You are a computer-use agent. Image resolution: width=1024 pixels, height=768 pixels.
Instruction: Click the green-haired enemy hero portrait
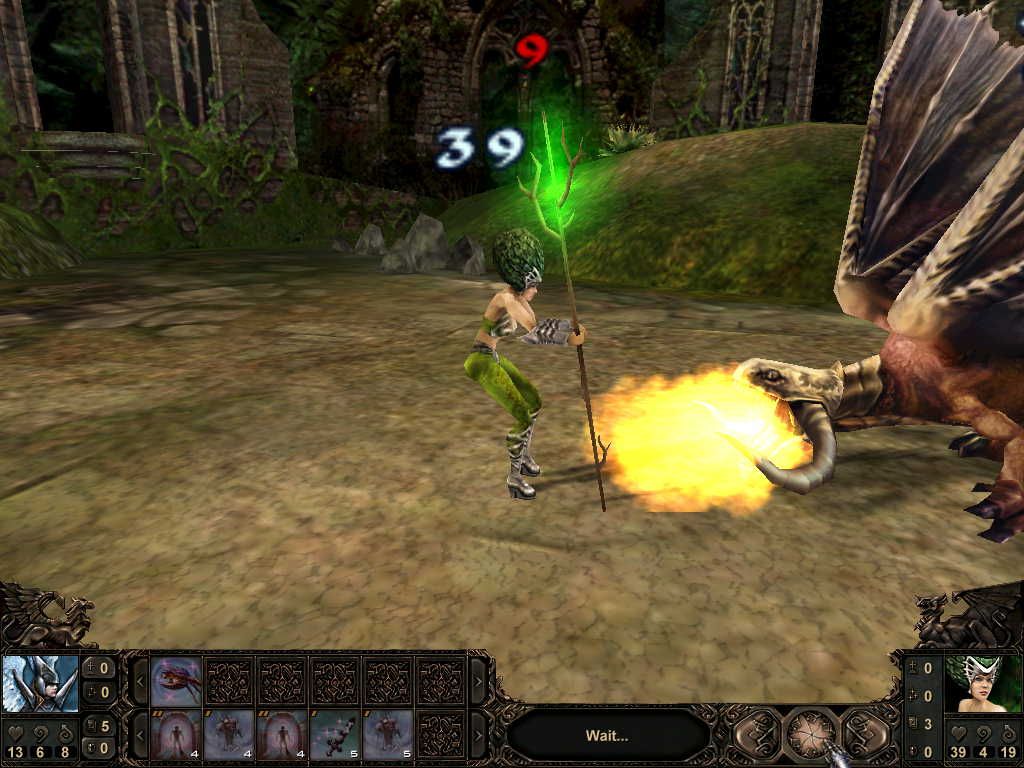(x=983, y=684)
